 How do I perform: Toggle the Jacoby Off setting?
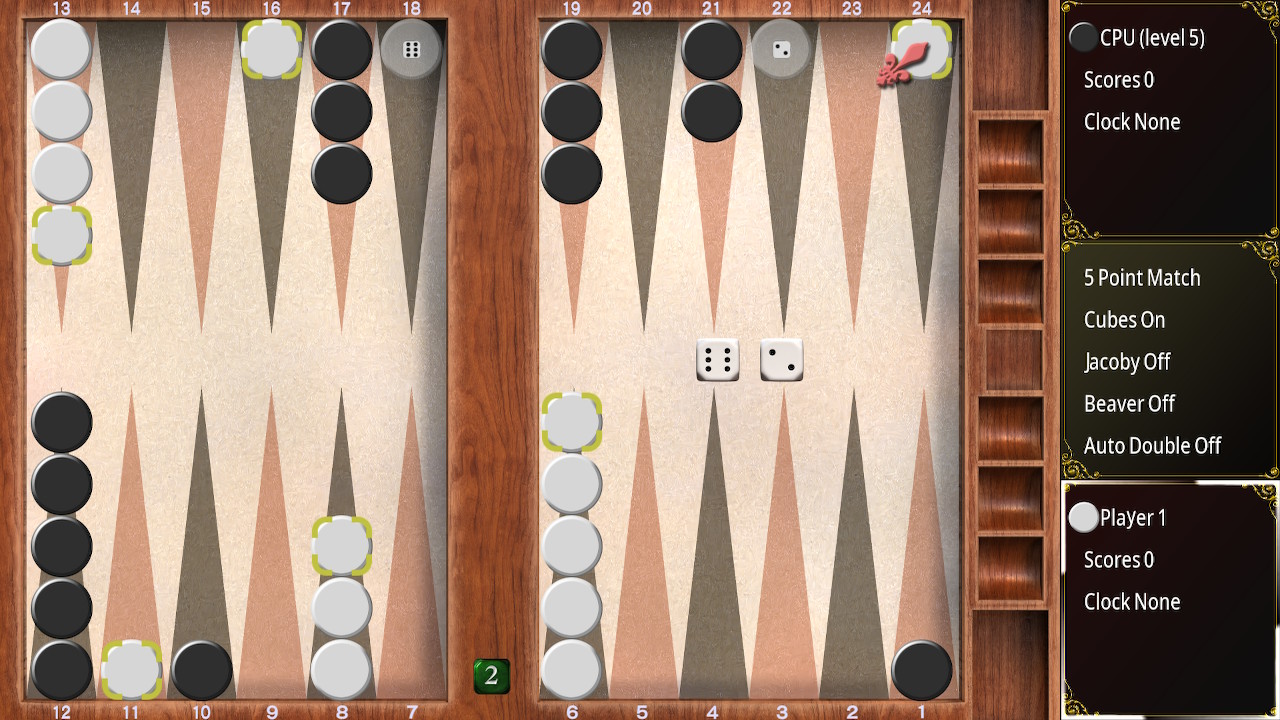click(1127, 362)
